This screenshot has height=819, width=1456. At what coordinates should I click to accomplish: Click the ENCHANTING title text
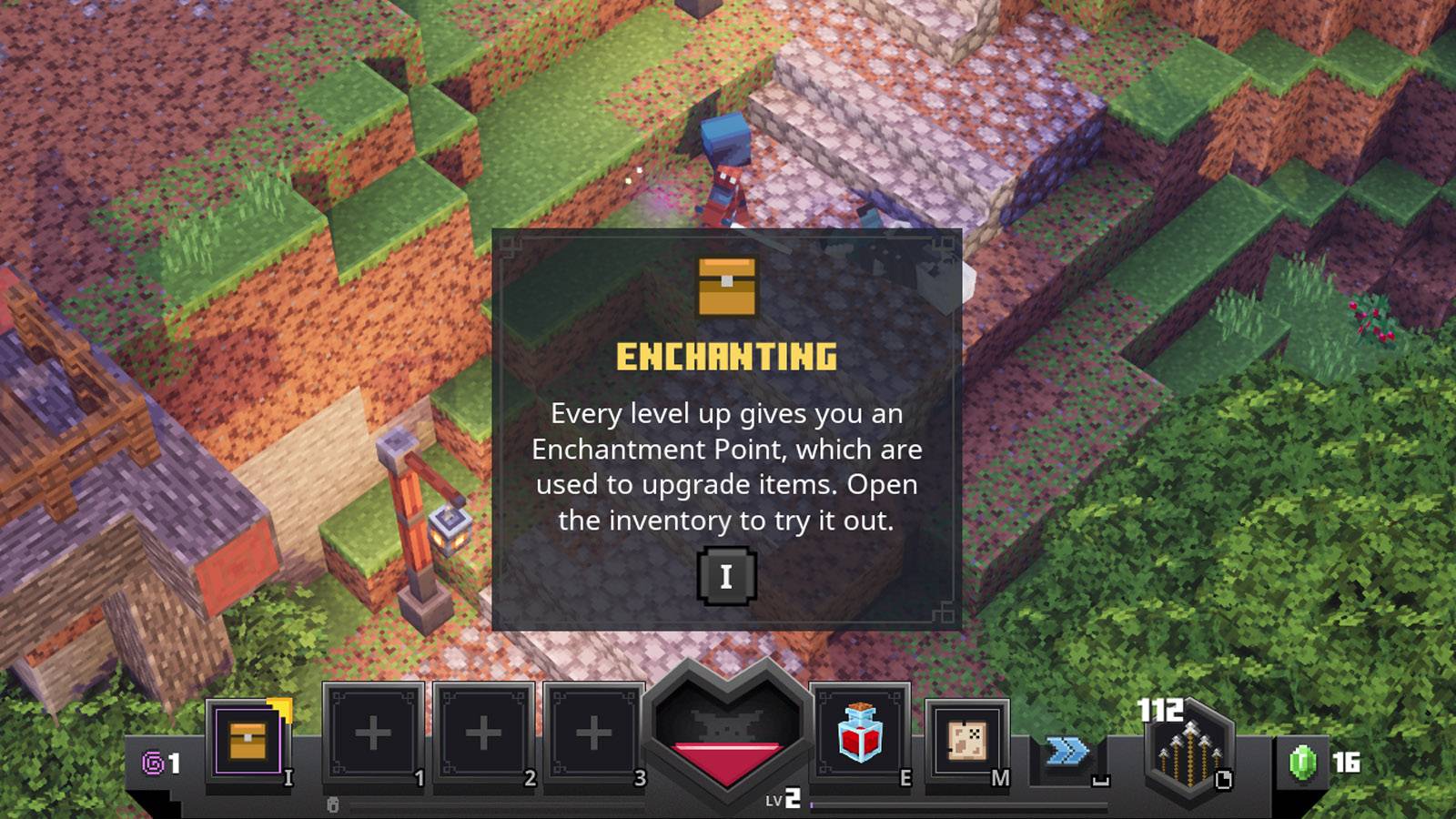click(728, 357)
